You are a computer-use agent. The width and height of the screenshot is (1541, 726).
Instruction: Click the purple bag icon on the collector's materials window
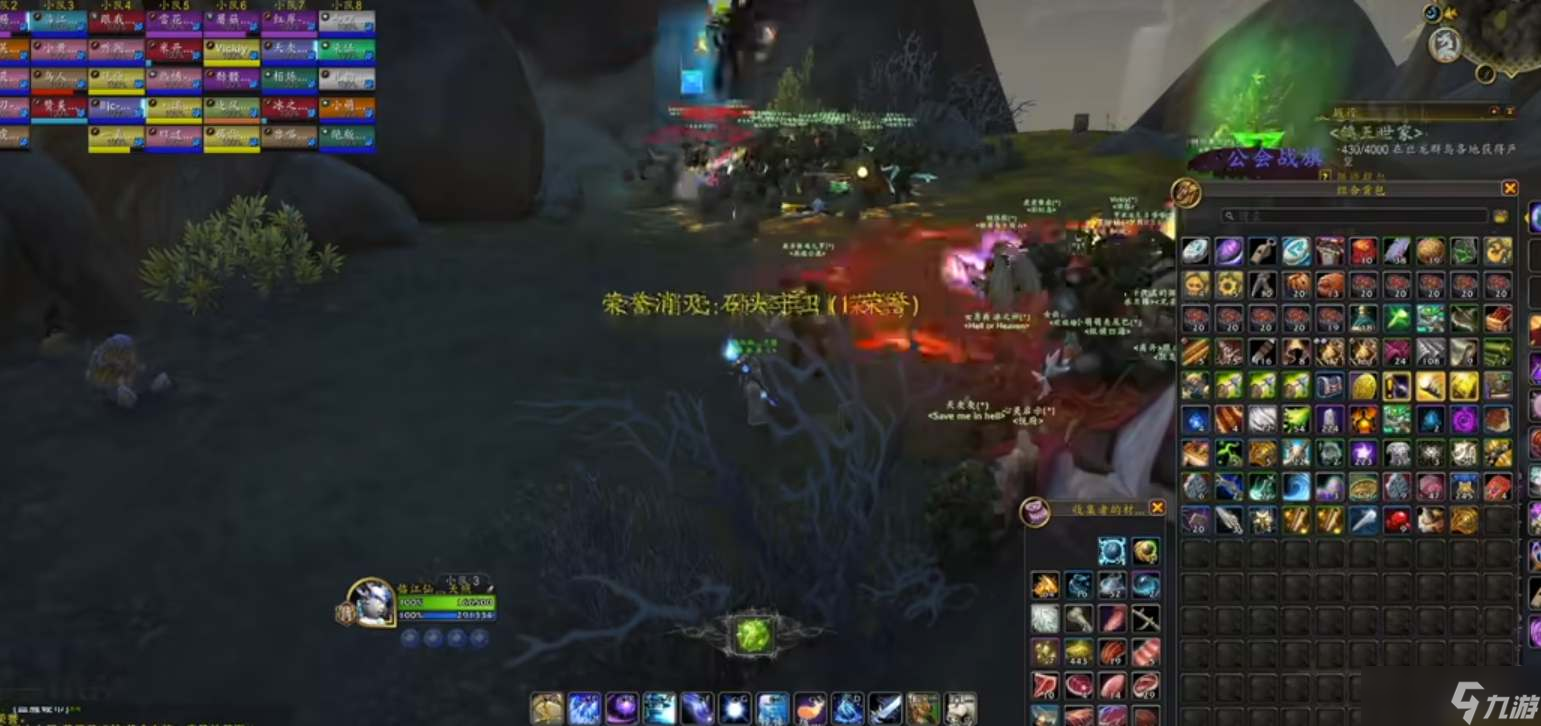1035,510
